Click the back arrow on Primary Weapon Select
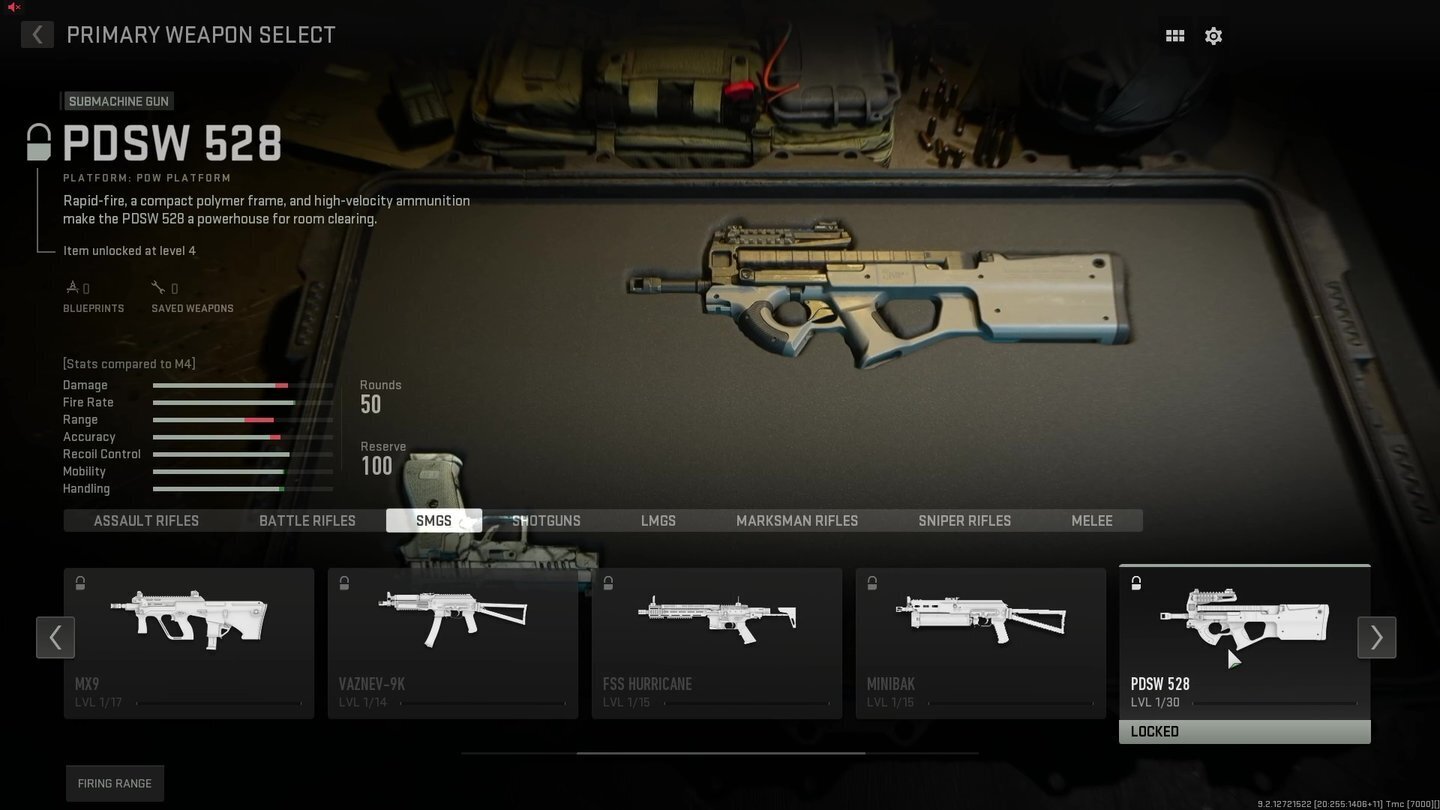 coord(37,34)
